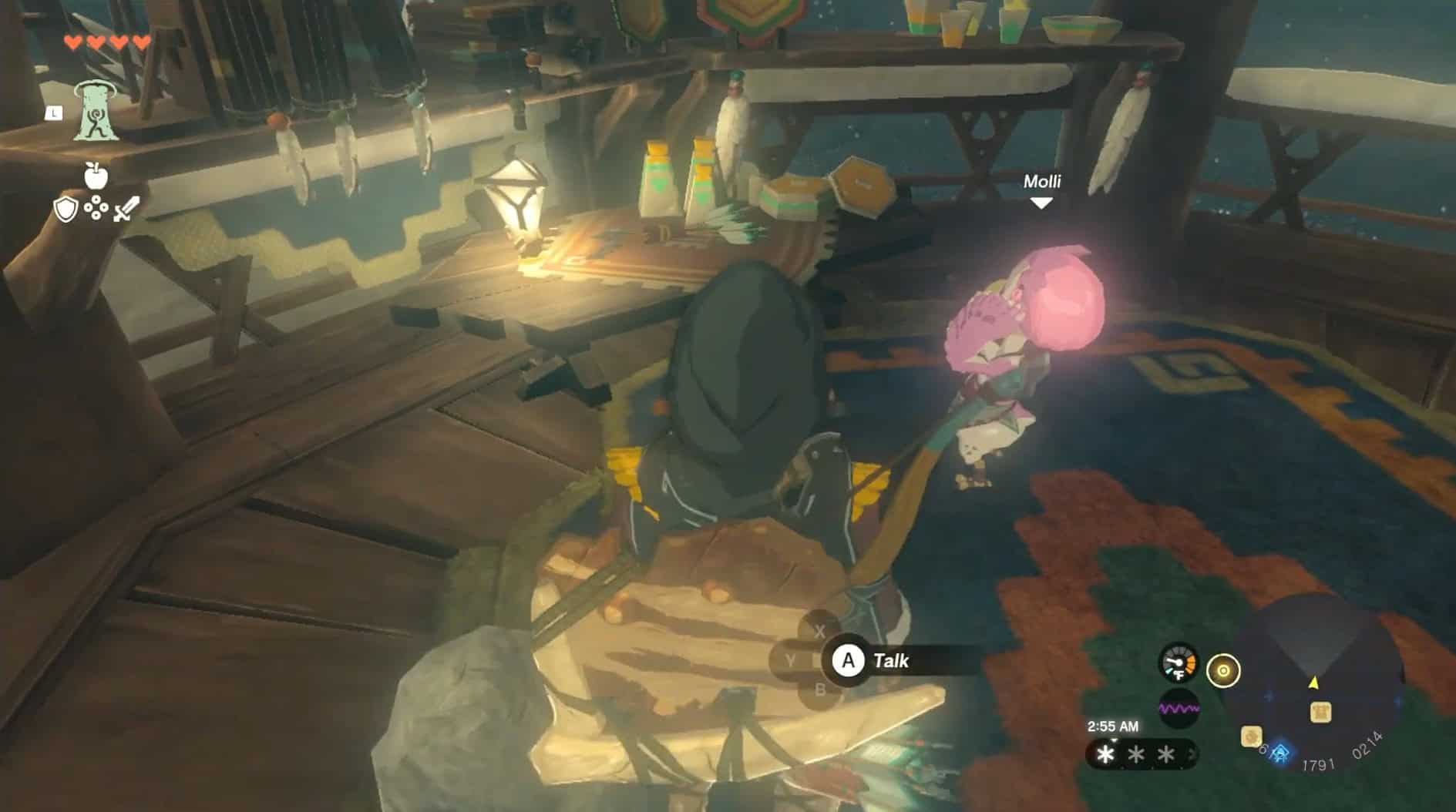Toggle the L button ability prompt

click(52, 112)
